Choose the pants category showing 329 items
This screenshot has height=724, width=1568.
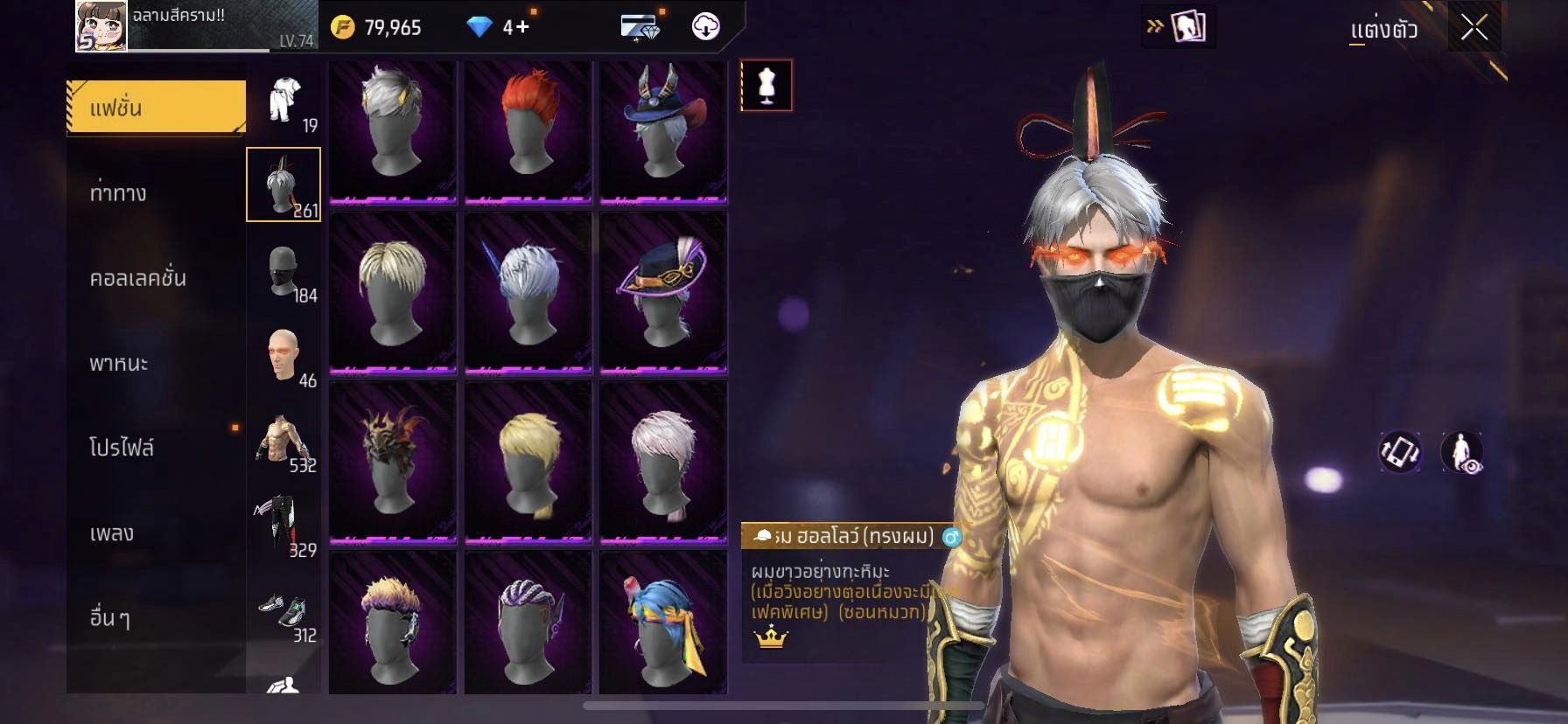pyautogui.click(x=284, y=526)
